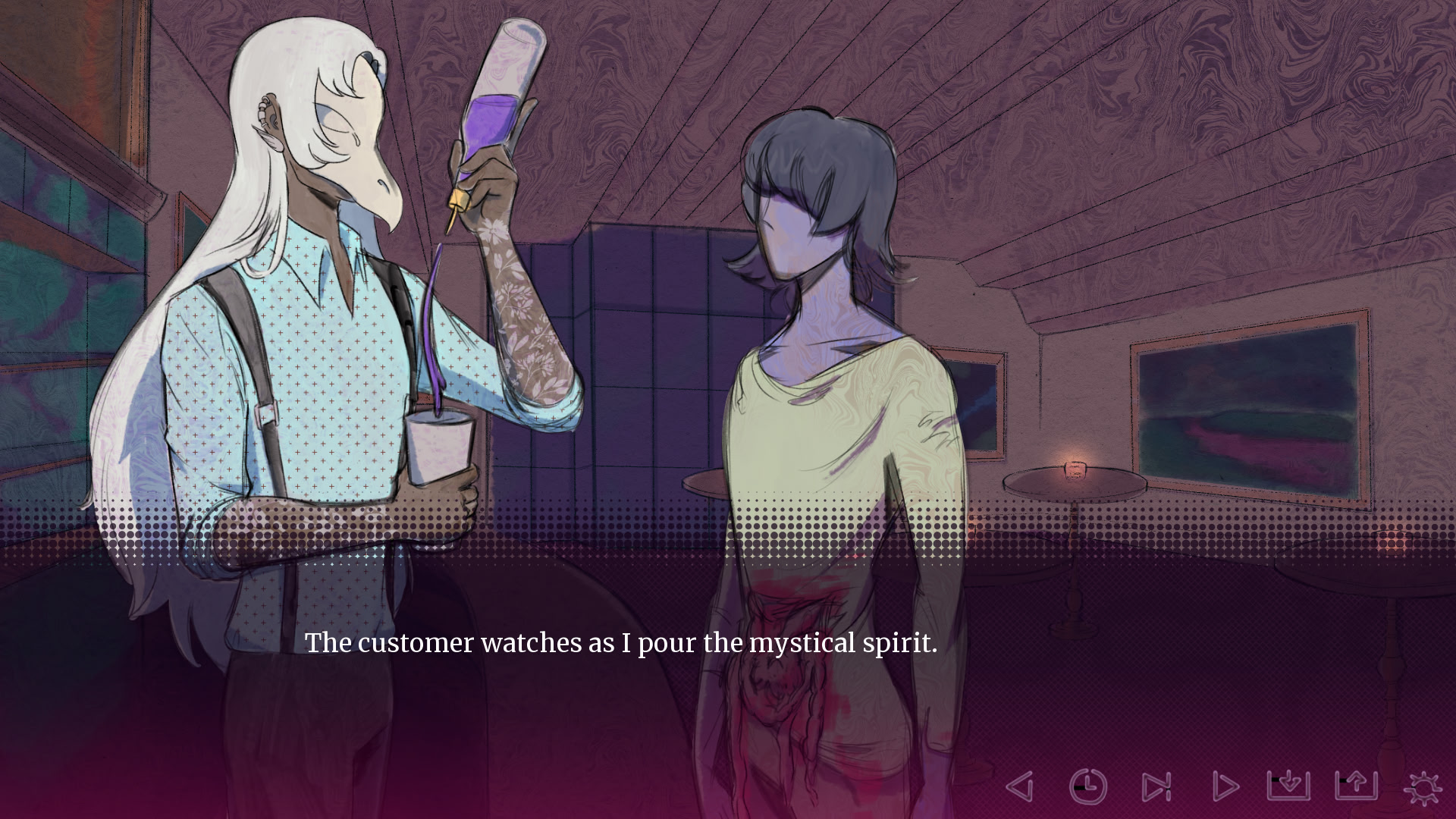Screen dimensions: 1456x819
Task: Open the load menu via up-arrow tray icon
Action: pyautogui.click(x=1356, y=785)
